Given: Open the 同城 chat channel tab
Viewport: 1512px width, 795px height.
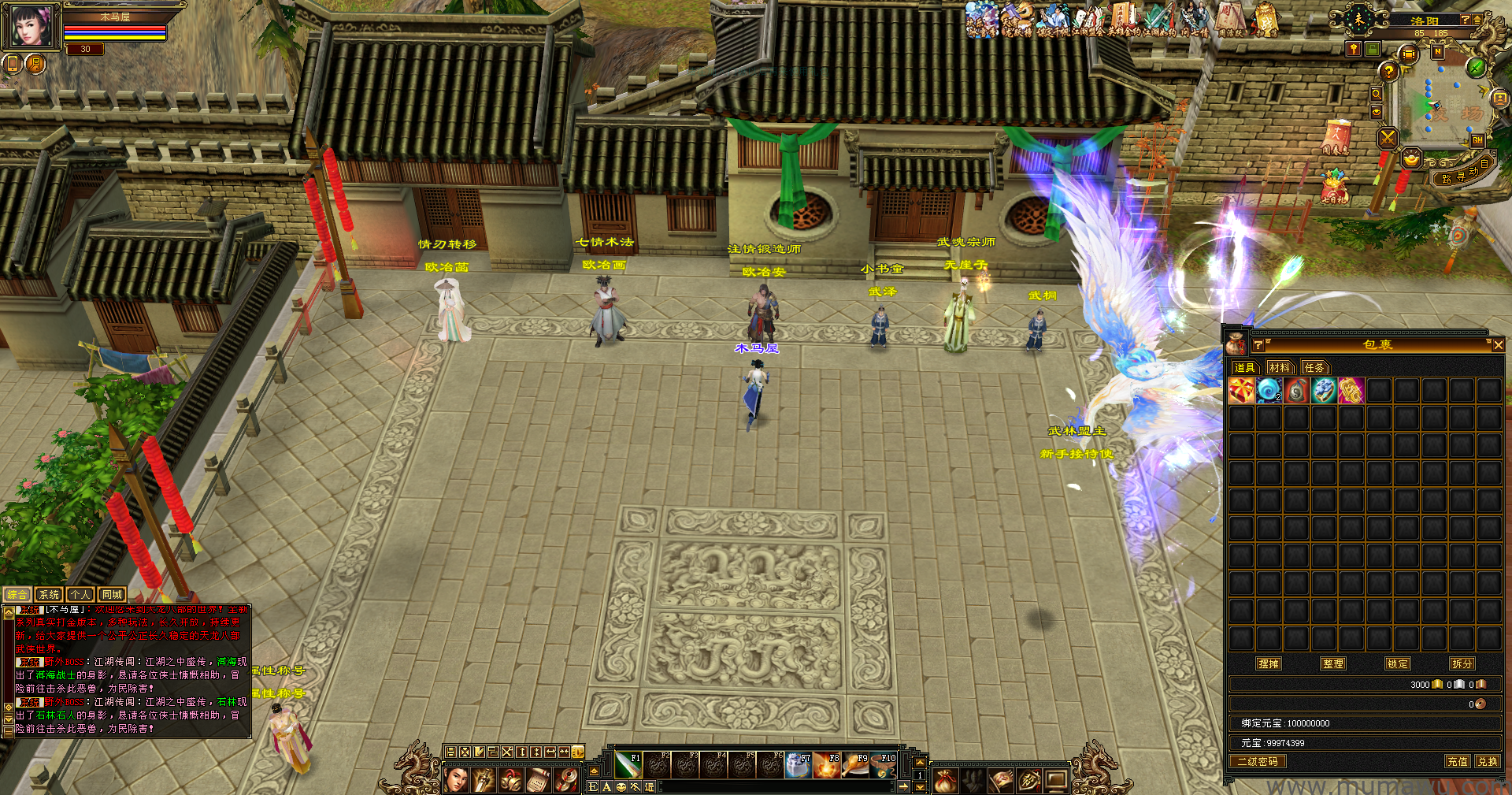Looking at the screenshot, I should pyautogui.click(x=112, y=595).
